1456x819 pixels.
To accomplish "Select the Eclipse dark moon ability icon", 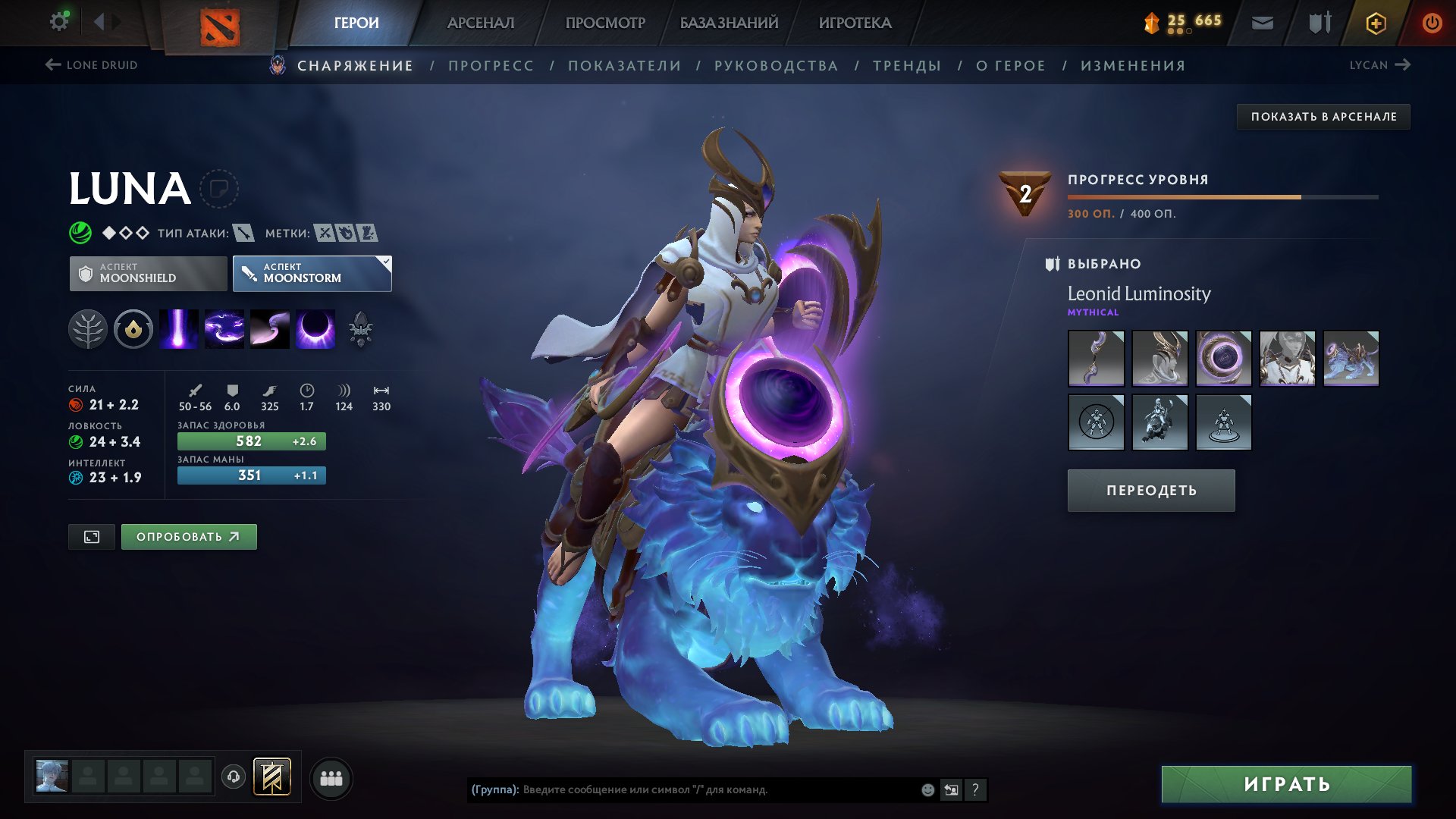I will point(314,328).
